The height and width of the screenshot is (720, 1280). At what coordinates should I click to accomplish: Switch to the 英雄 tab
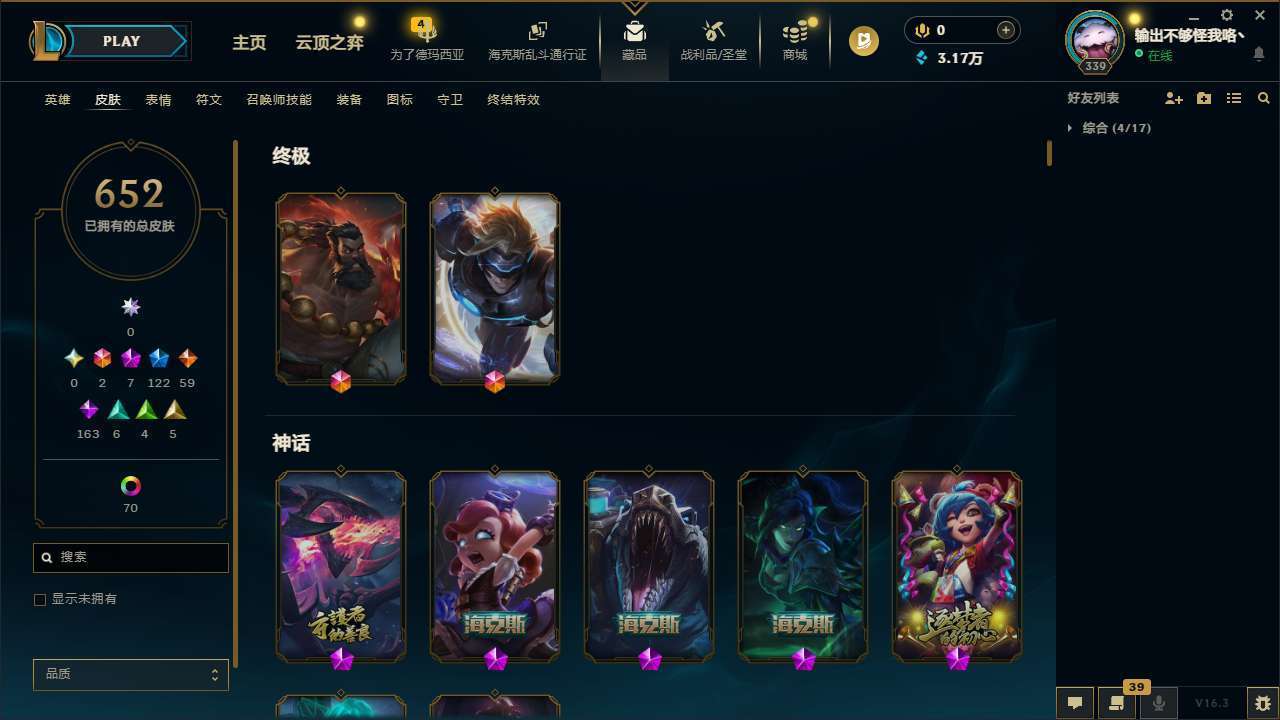click(x=57, y=100)
